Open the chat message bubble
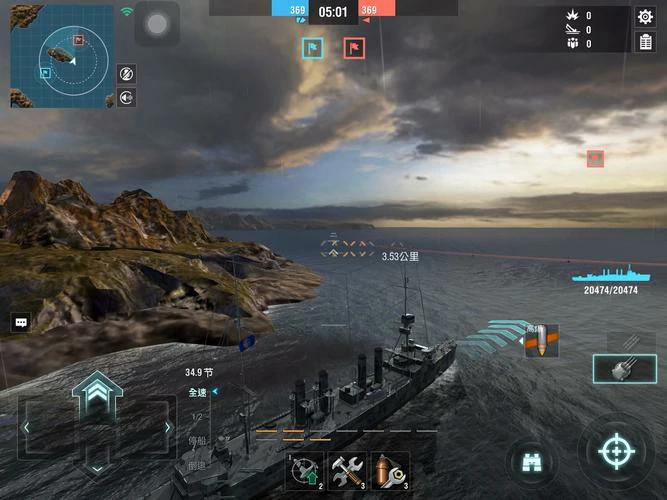667x500 pixels. 20,322
